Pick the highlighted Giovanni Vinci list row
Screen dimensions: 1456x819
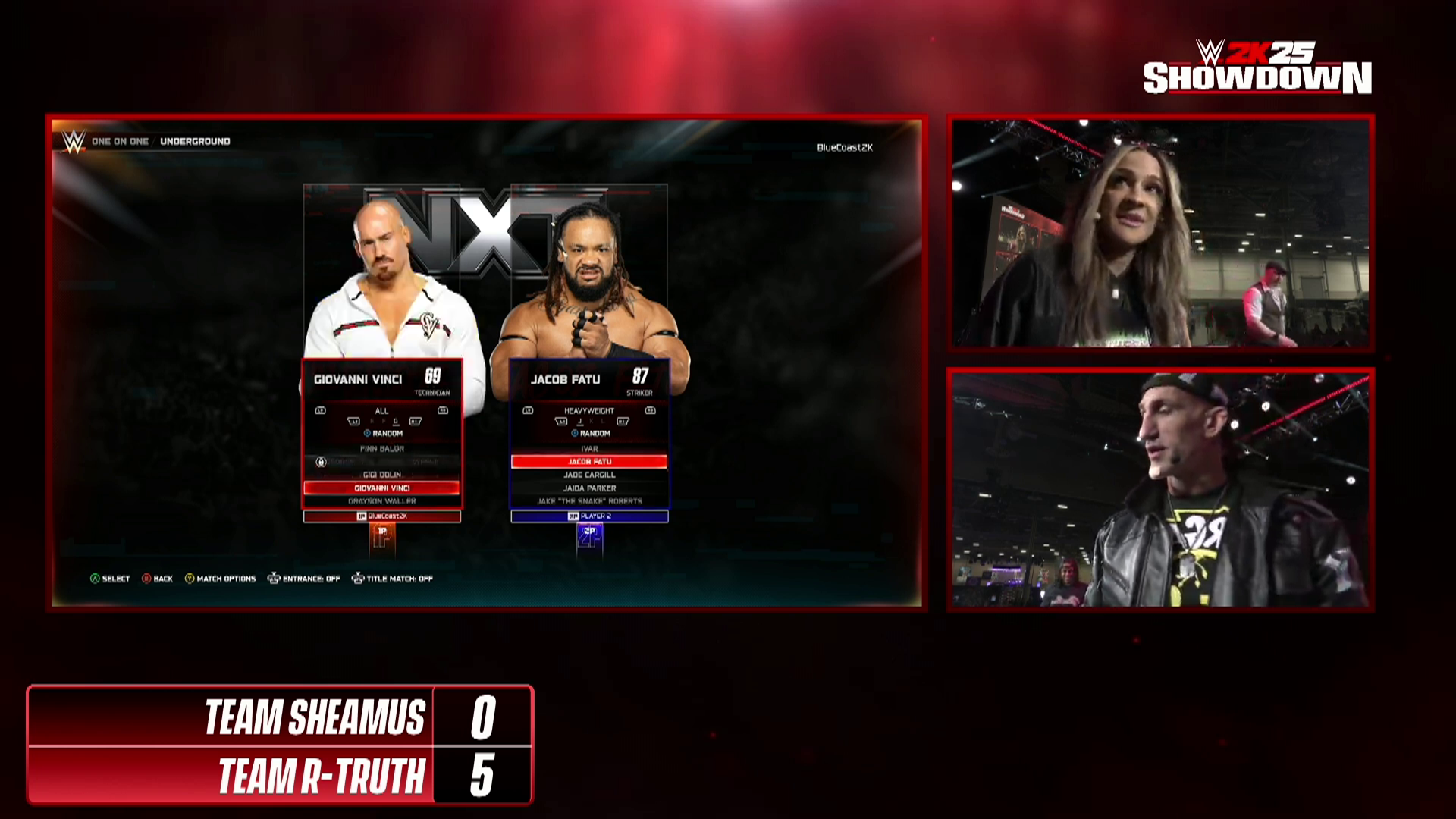tap(381, 488)
